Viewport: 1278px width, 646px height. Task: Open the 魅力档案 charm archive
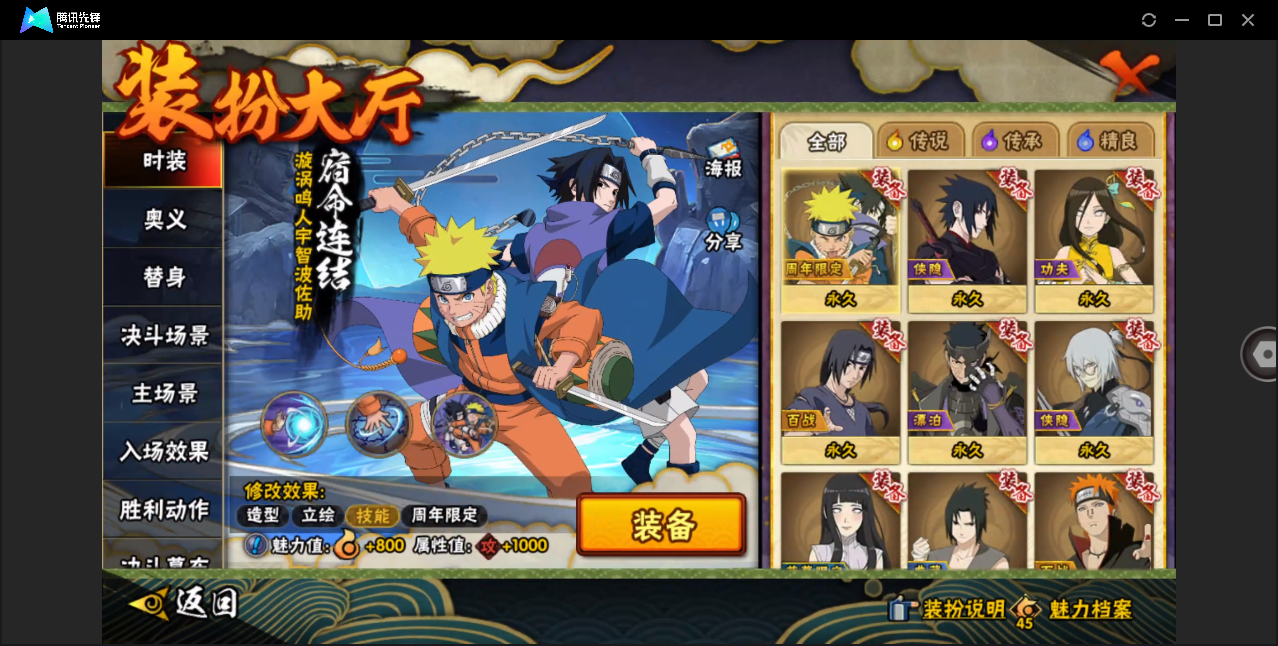(1076, 609)
